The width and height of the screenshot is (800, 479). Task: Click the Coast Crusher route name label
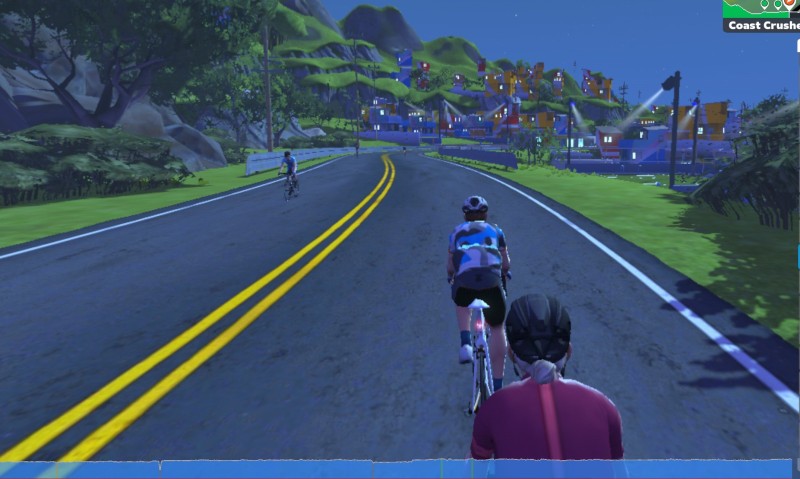tap(762, 25)
